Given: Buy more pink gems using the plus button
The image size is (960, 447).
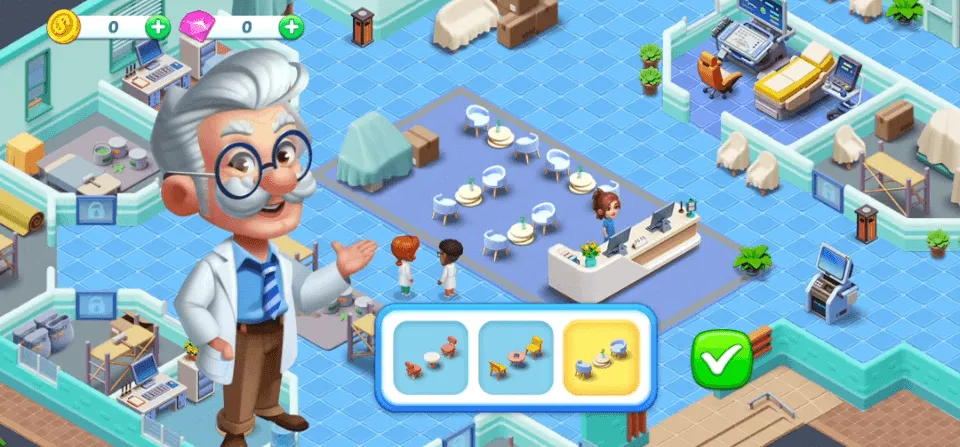Looking at the screenshot, I should [x=291, y=27].
